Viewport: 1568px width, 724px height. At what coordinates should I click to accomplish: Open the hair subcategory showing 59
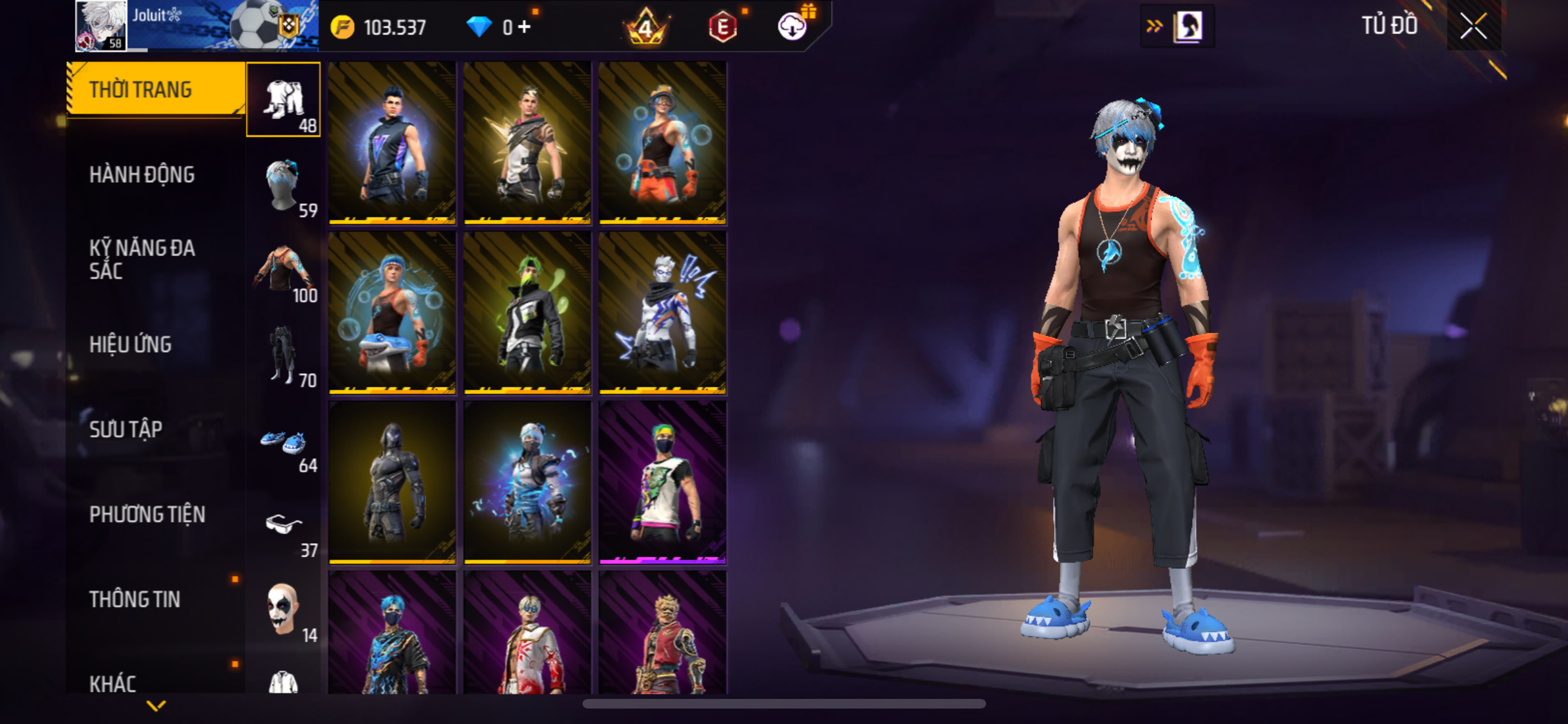[283, 187]
